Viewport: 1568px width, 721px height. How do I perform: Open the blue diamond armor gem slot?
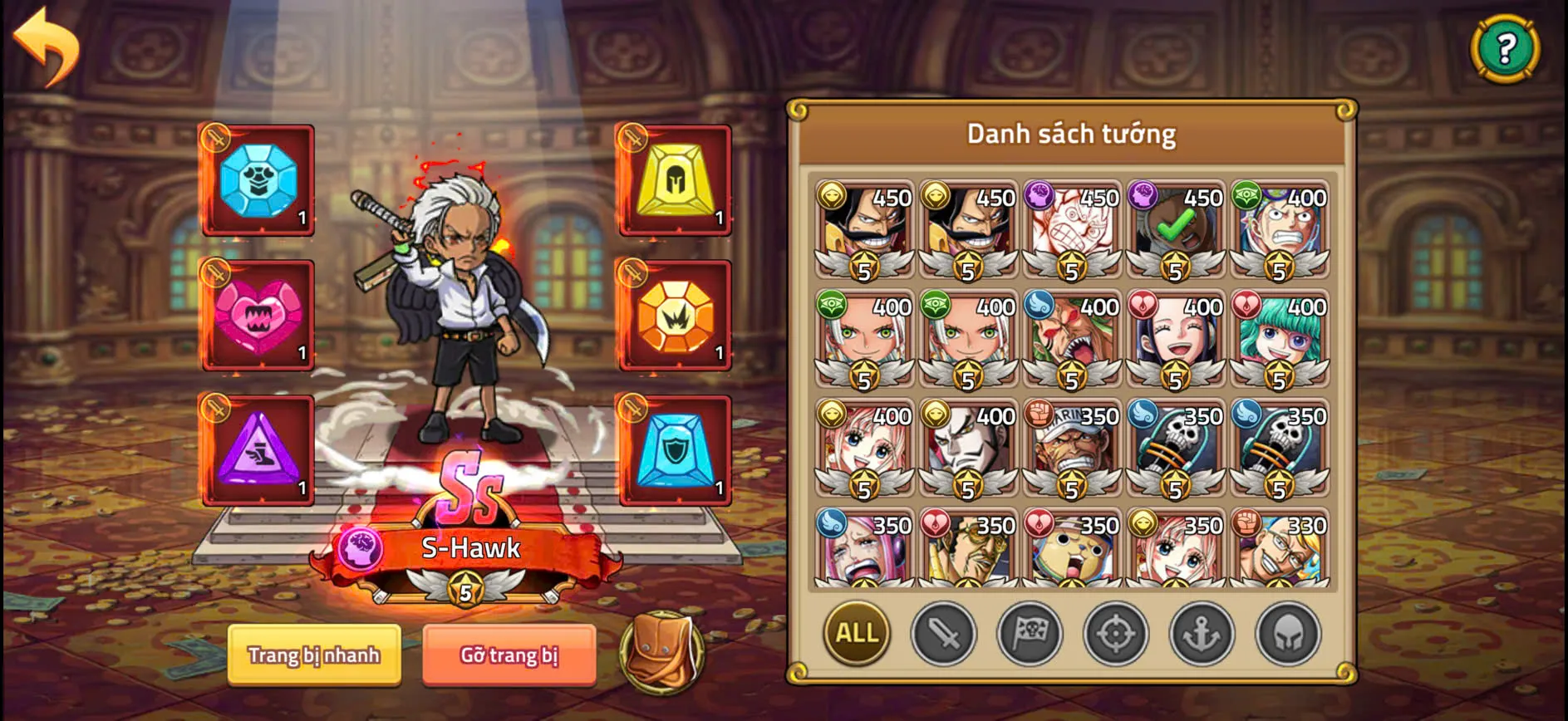point(256,182)
